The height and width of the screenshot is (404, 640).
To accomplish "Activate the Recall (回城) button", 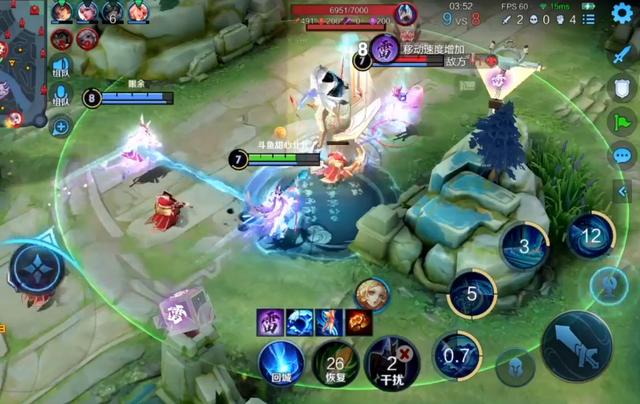I will (281, 361).
